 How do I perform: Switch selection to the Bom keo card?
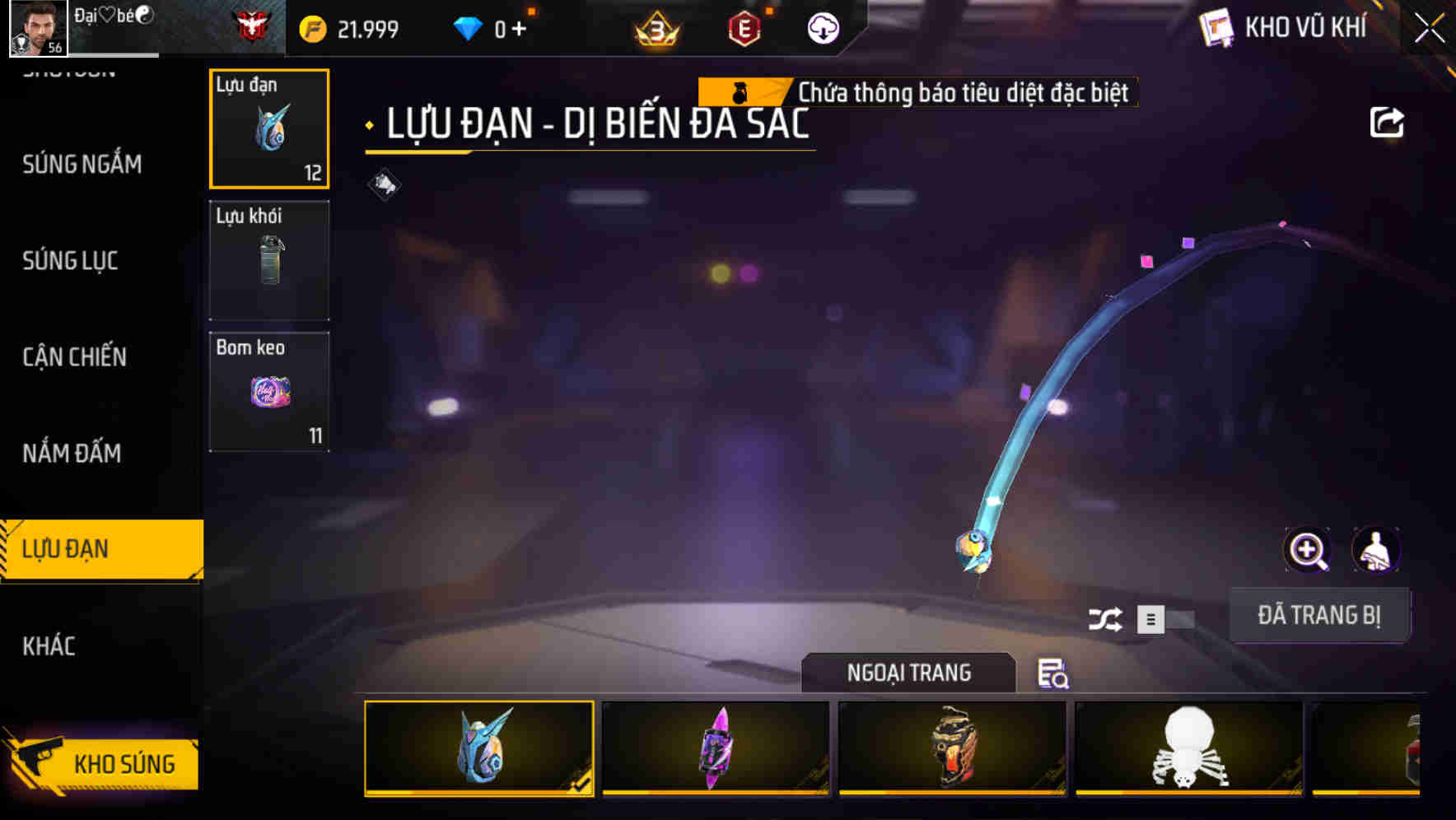coord(269,390)
